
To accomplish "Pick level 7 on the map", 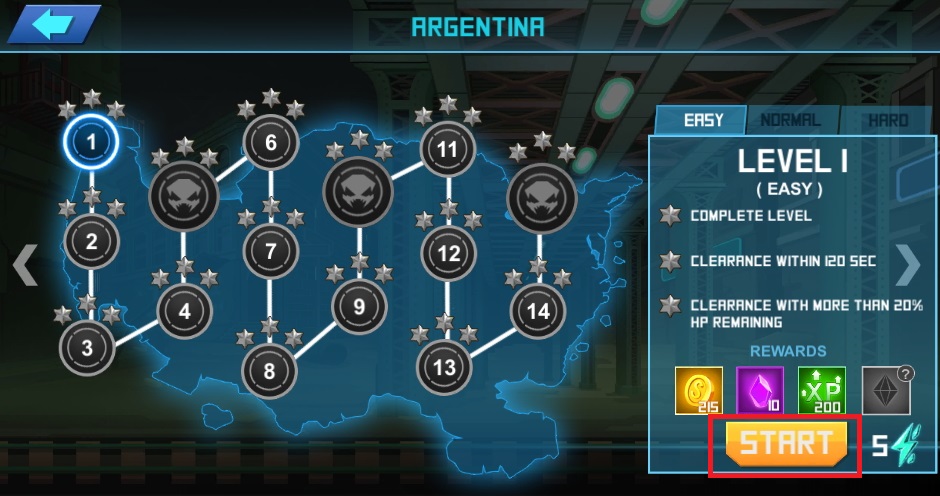I will (x=270, y=251).
